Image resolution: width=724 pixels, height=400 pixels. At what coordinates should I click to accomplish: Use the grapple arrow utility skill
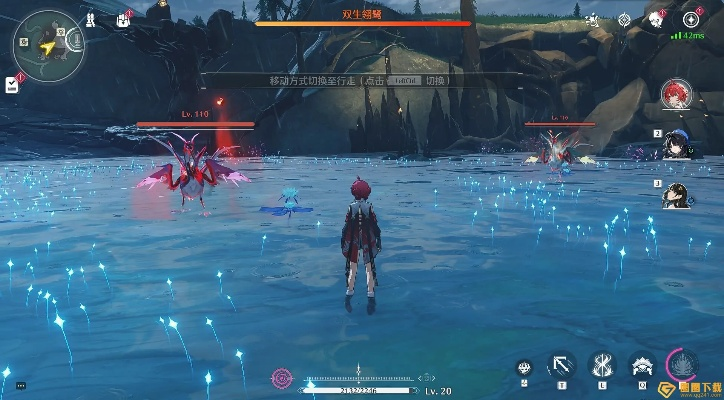562,365
